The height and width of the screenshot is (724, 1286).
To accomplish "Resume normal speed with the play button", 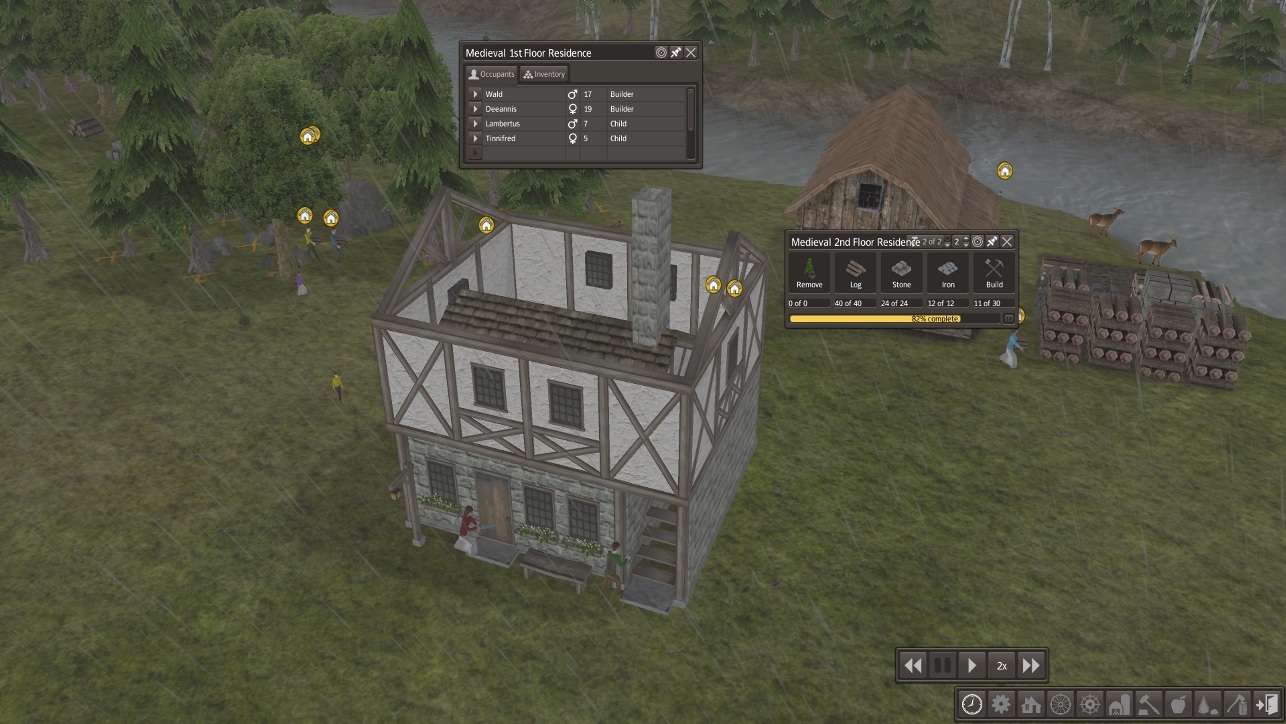I will pos(972,665).
